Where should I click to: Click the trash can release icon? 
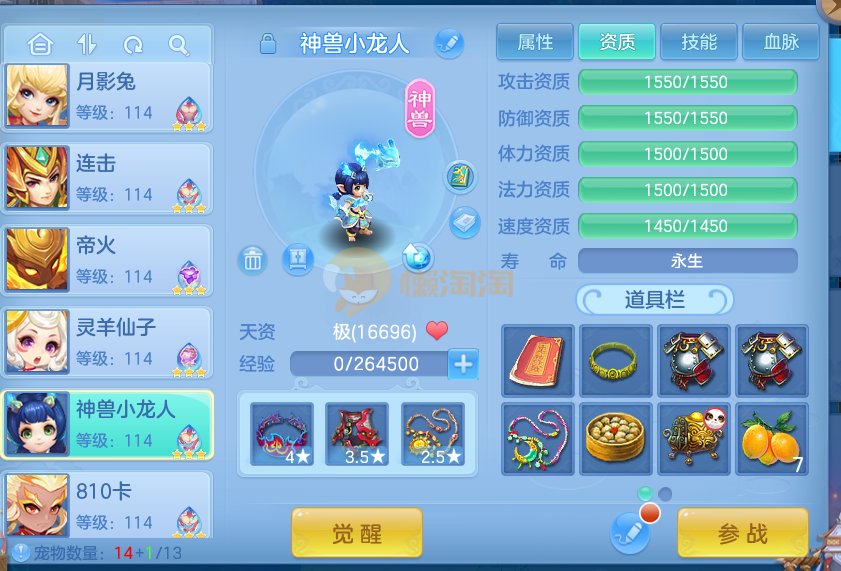[253, 260]
